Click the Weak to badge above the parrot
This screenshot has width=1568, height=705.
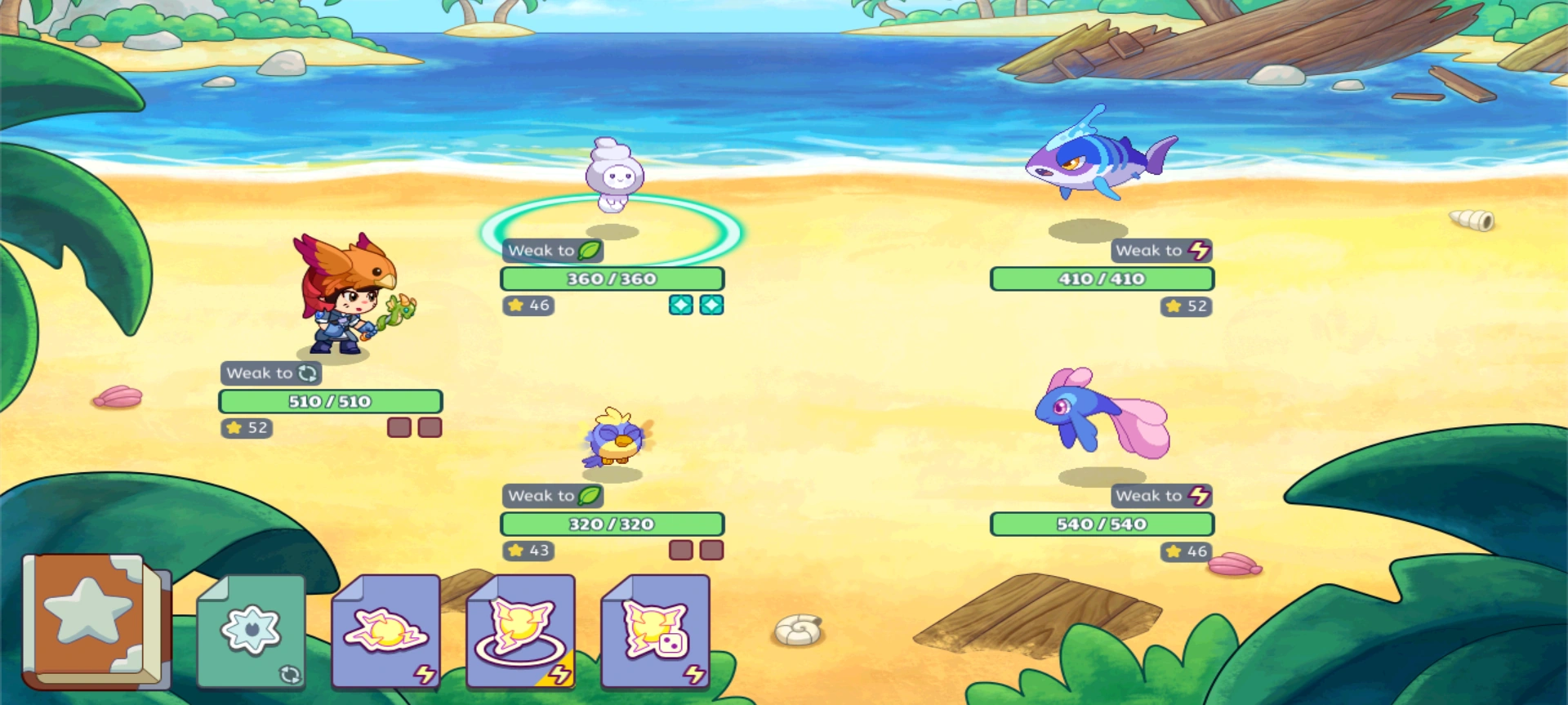[x=554, y=495]
